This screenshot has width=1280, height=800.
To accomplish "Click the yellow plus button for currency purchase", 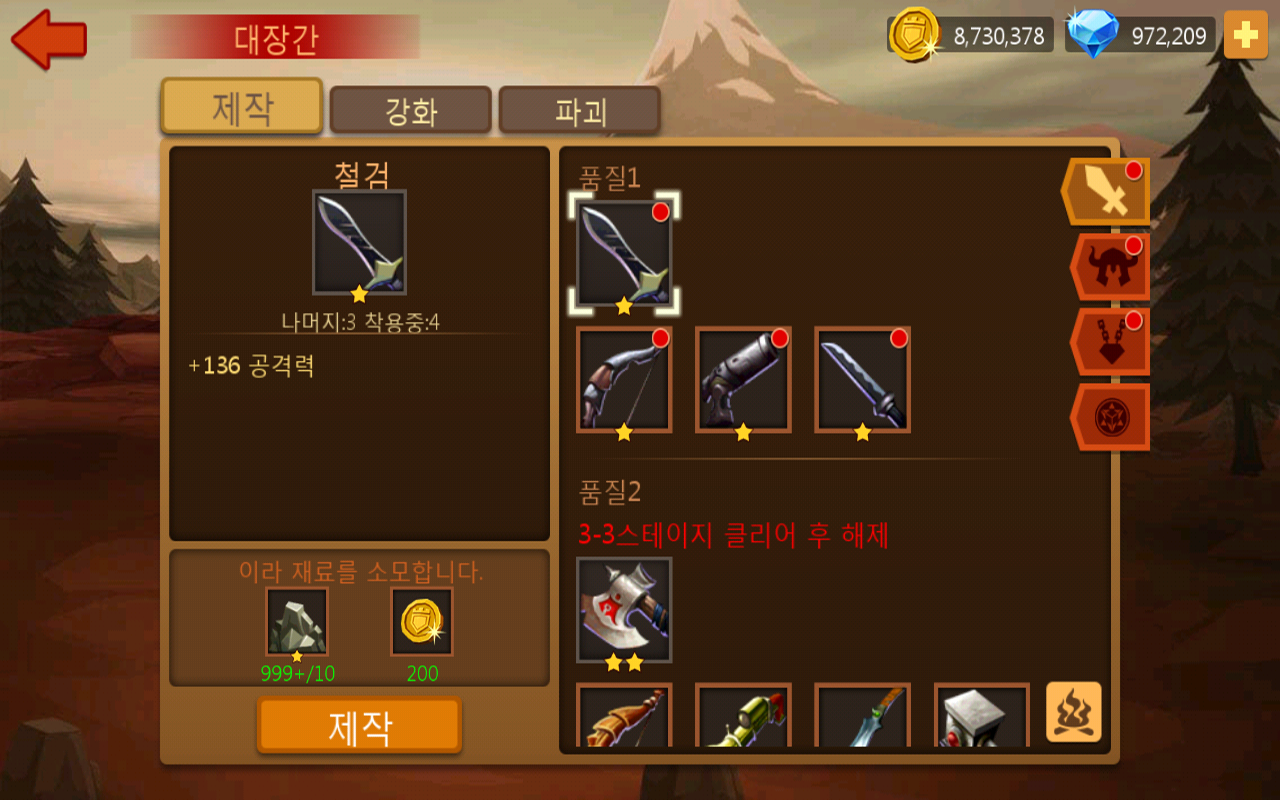I will tap(1245, 33).
